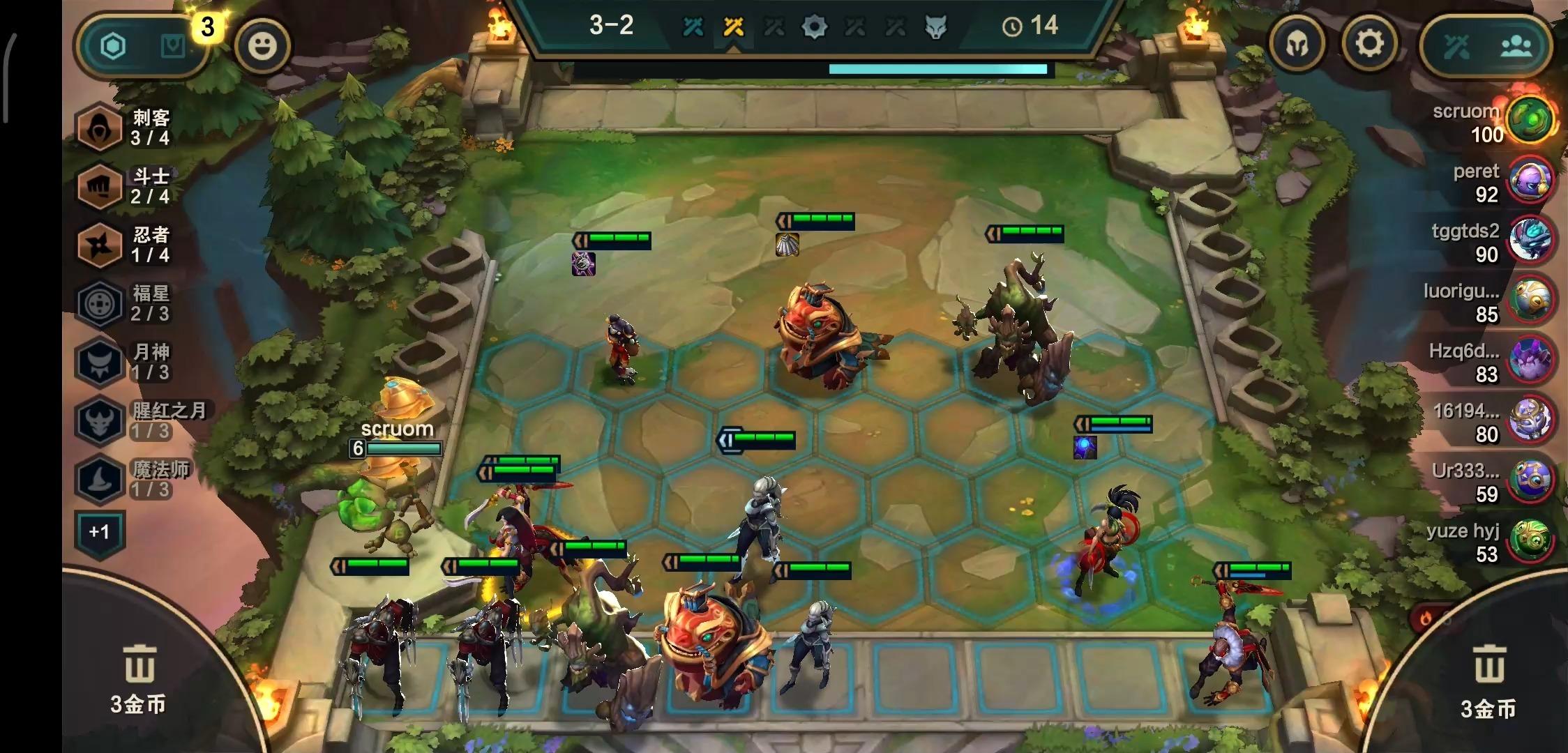Viewport: 1568px width, 753px height.
Task: Click the left 3金币 sell trash button
Action: pyautogui.click(x=138, y=678)
